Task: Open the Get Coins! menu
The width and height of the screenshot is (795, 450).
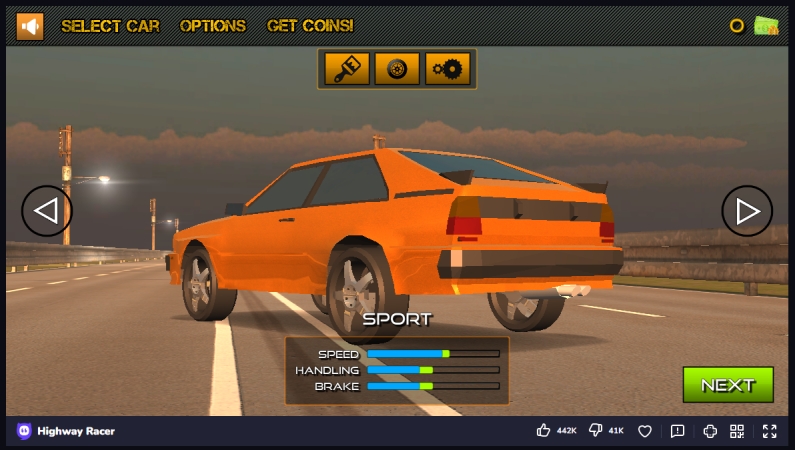Action: click(310, 26)
